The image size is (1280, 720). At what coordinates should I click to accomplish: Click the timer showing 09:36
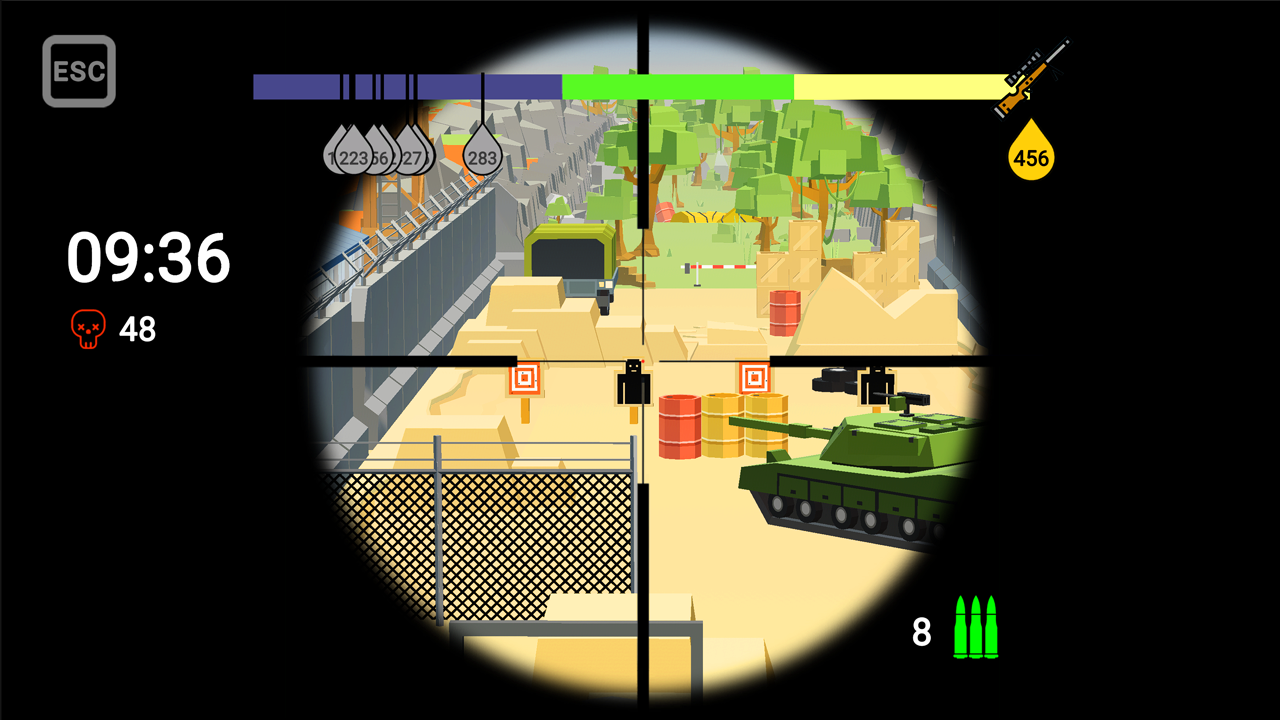pos(146,258)
